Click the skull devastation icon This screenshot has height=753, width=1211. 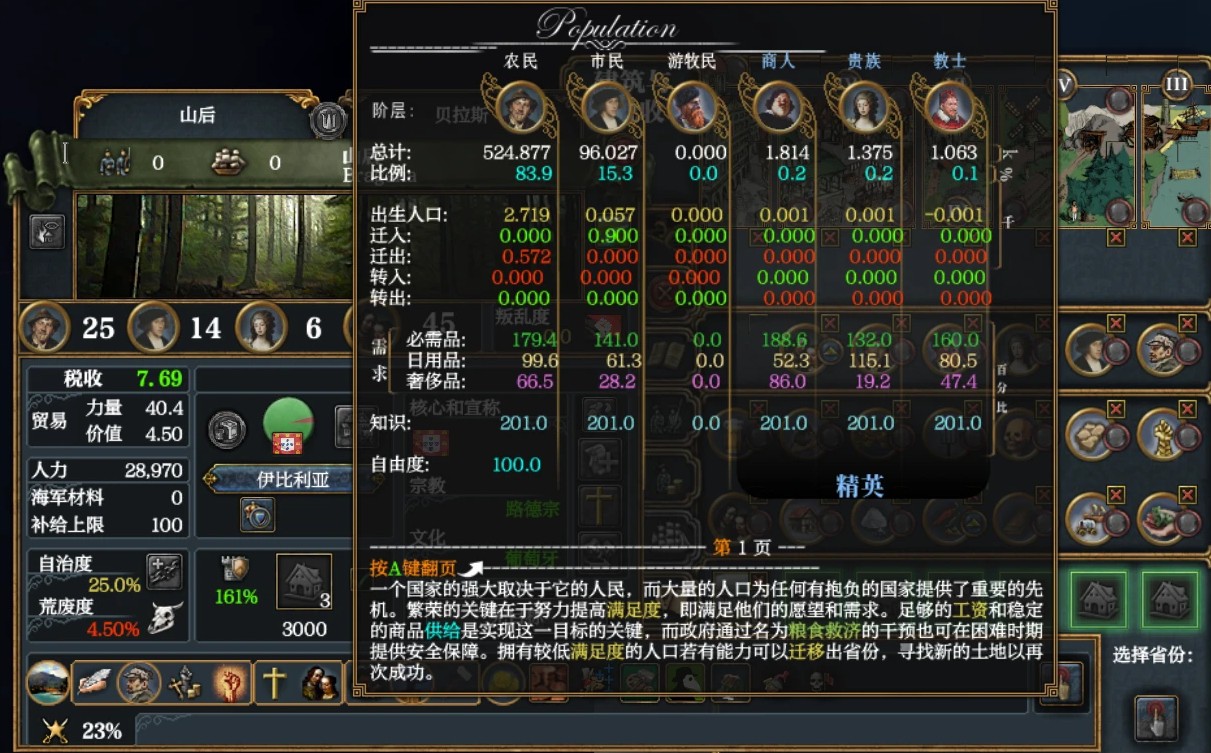165,618
